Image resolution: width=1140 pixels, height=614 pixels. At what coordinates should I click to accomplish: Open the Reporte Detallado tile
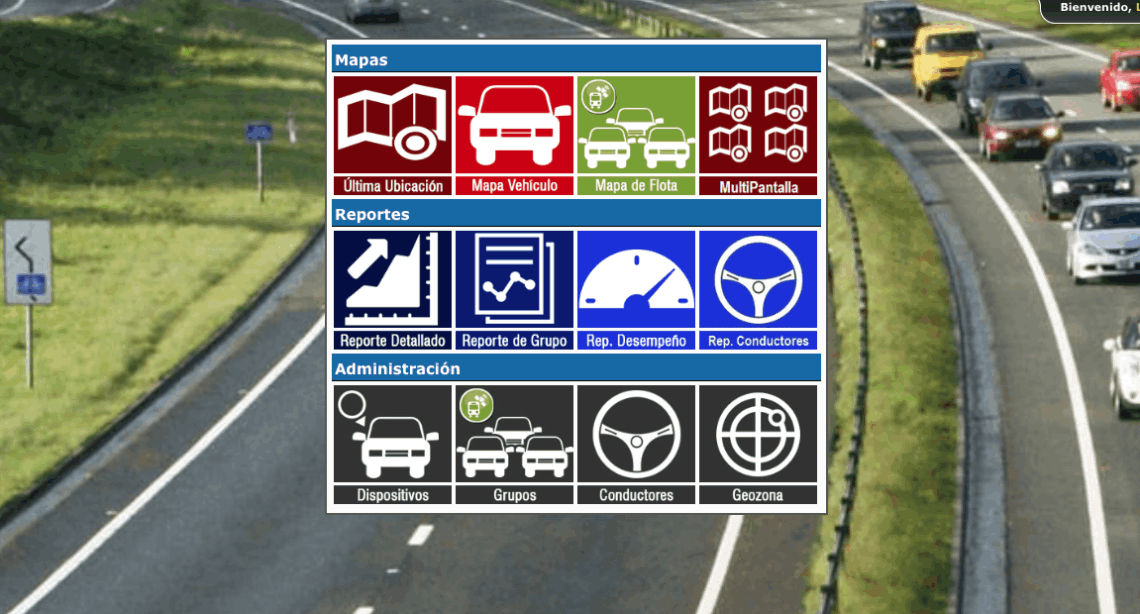click(392, 290)
